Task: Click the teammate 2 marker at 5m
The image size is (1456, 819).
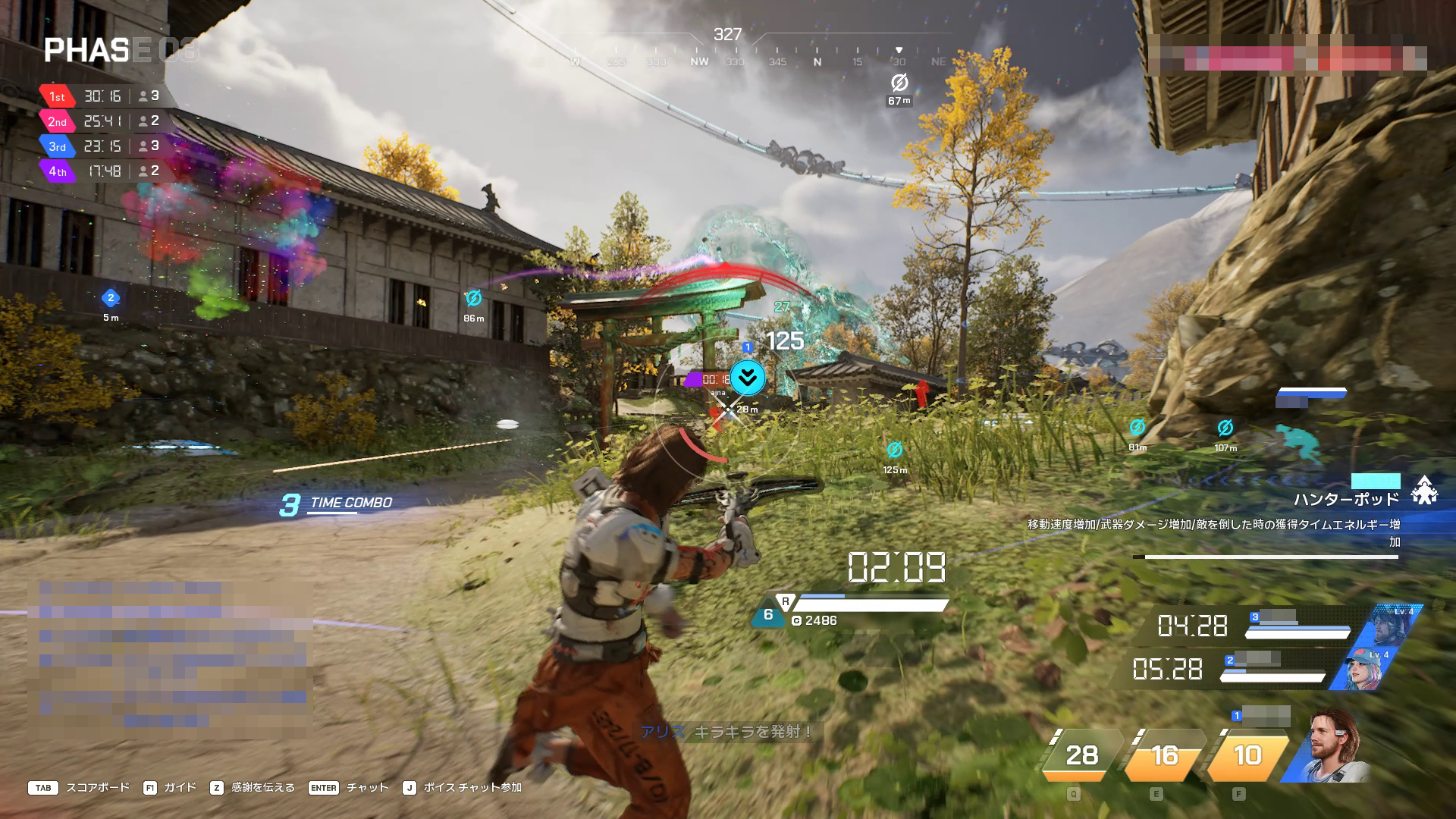Action: [x=111, y=298]
